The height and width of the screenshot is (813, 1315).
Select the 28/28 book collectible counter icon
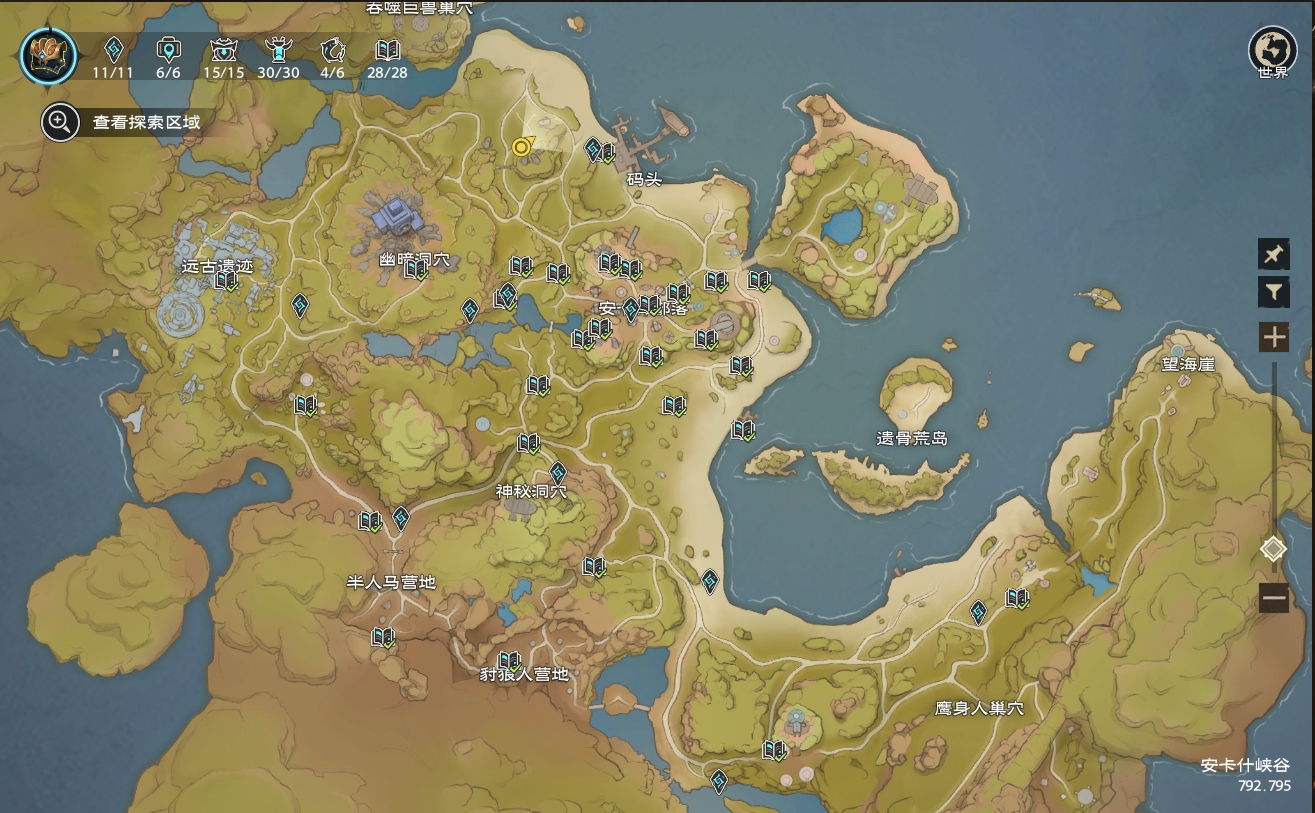[387, 50]
